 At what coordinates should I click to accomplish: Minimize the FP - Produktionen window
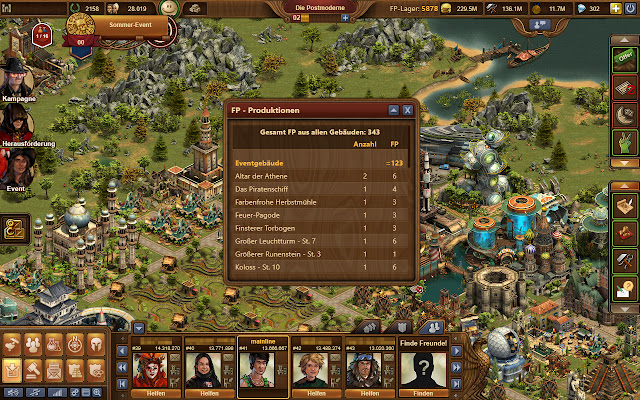394,109
